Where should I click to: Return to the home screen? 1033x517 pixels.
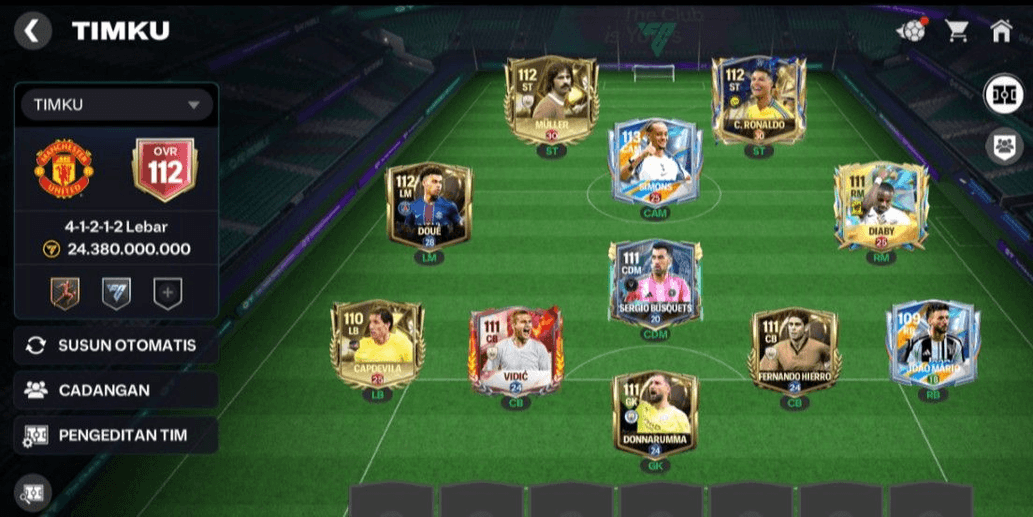tap(1001, 31)
